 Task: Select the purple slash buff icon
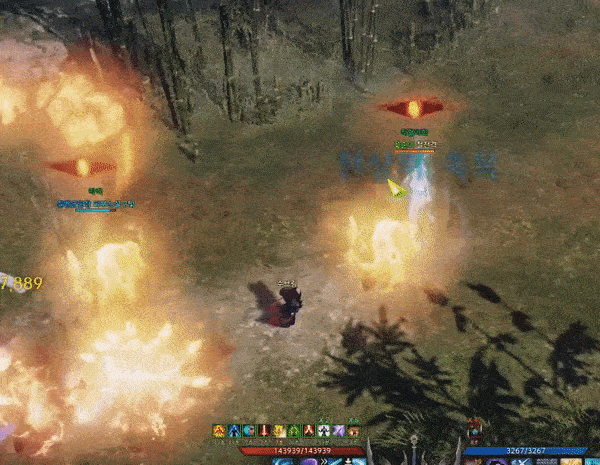339,431
